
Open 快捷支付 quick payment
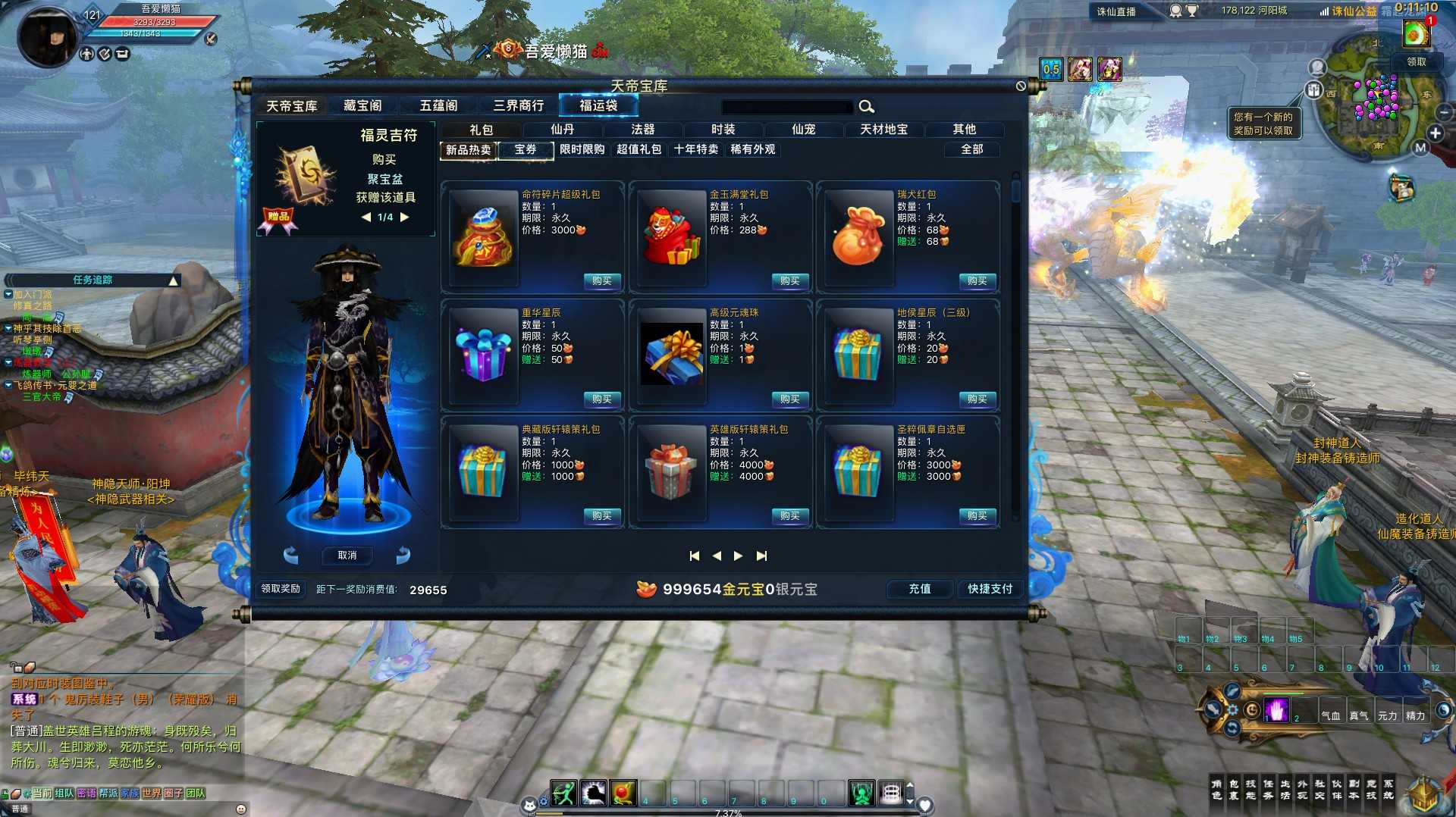pyautogui.click(x=990, y=589)
